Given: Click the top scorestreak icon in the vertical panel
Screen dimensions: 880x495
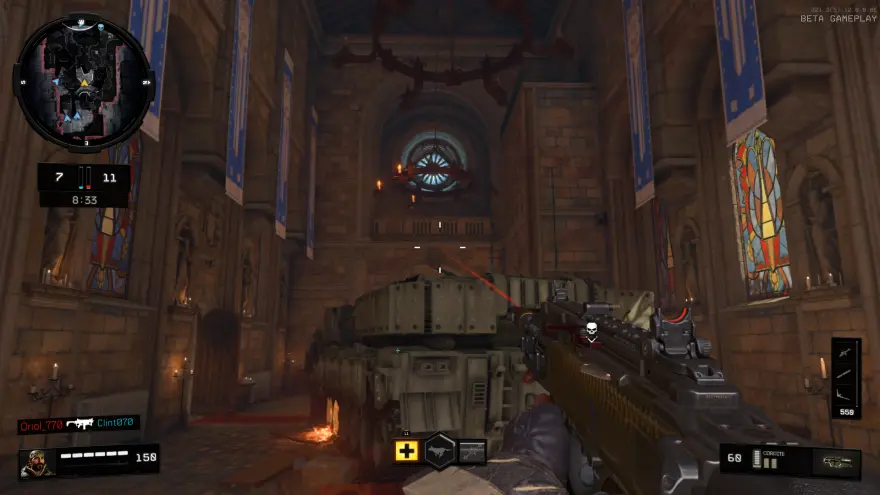Looking at the screenshot, I should [845, 354].
